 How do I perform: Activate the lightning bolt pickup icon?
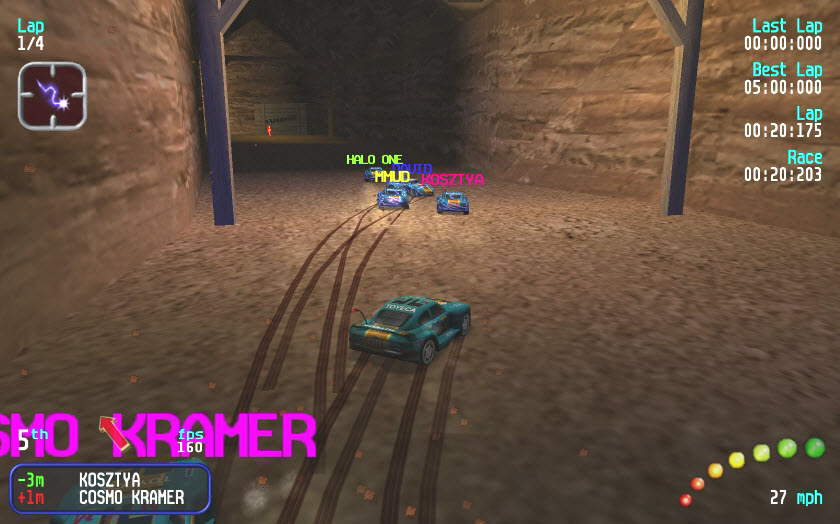pyautogui.click(x=52, y=96)
